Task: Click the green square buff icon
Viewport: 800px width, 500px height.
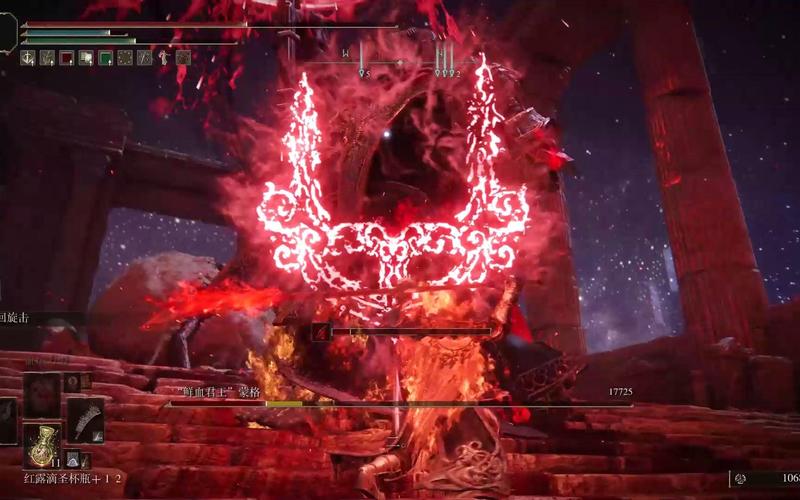Action: [105, 58]
